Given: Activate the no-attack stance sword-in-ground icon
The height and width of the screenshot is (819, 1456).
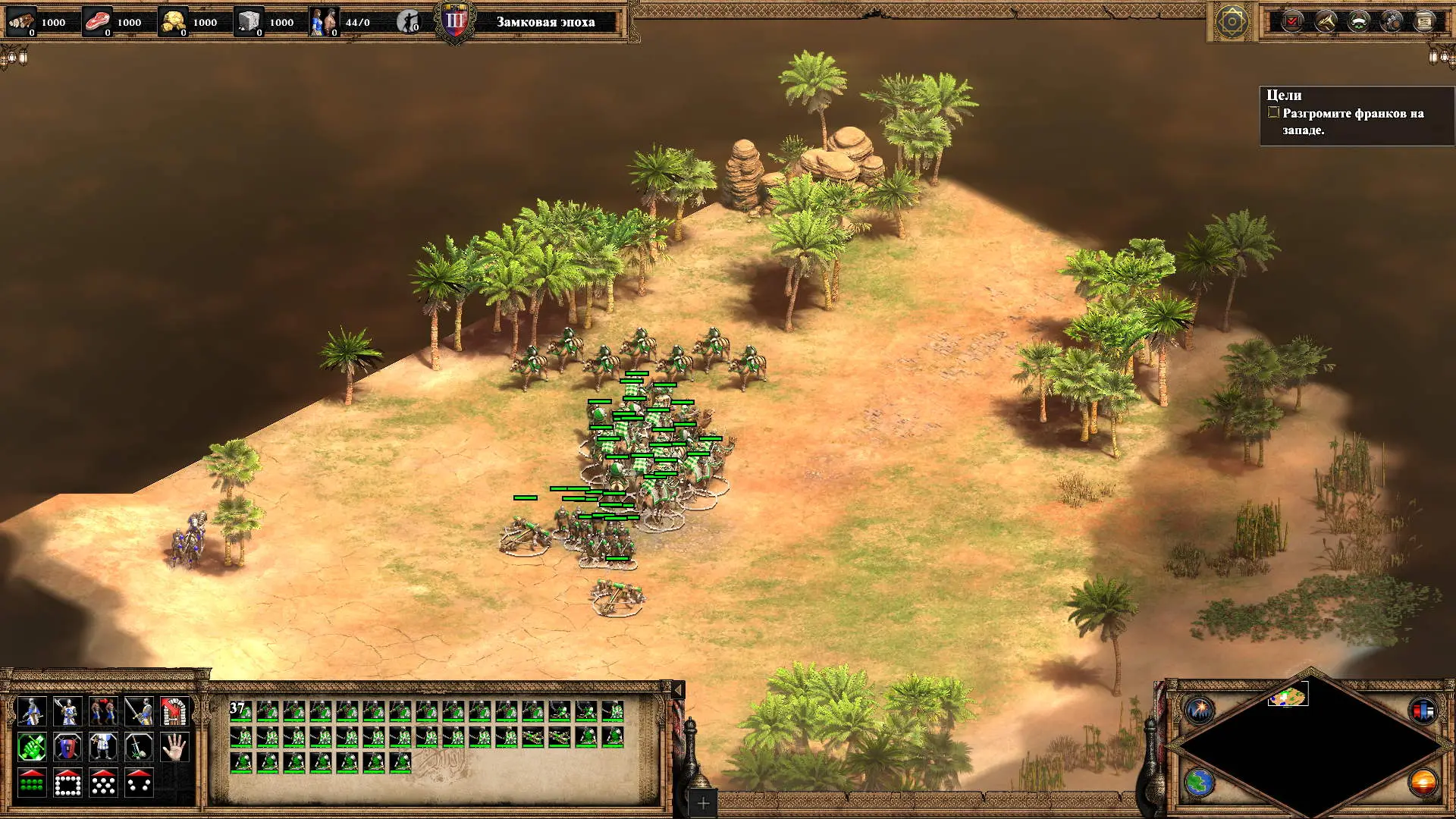Looking at the screenshot, I should pos(139,747).
